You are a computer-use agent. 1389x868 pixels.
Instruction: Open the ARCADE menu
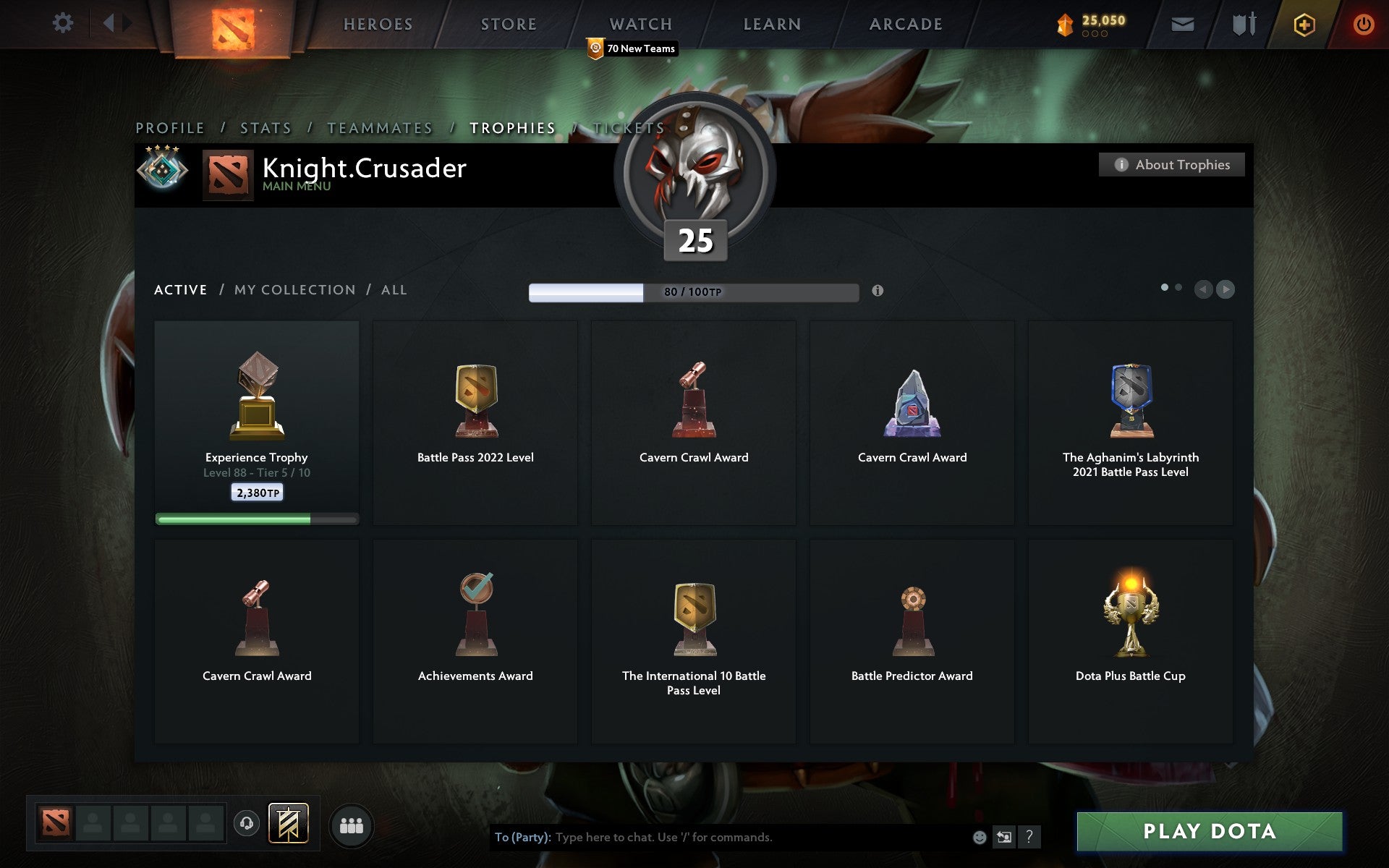coord(906,24)
